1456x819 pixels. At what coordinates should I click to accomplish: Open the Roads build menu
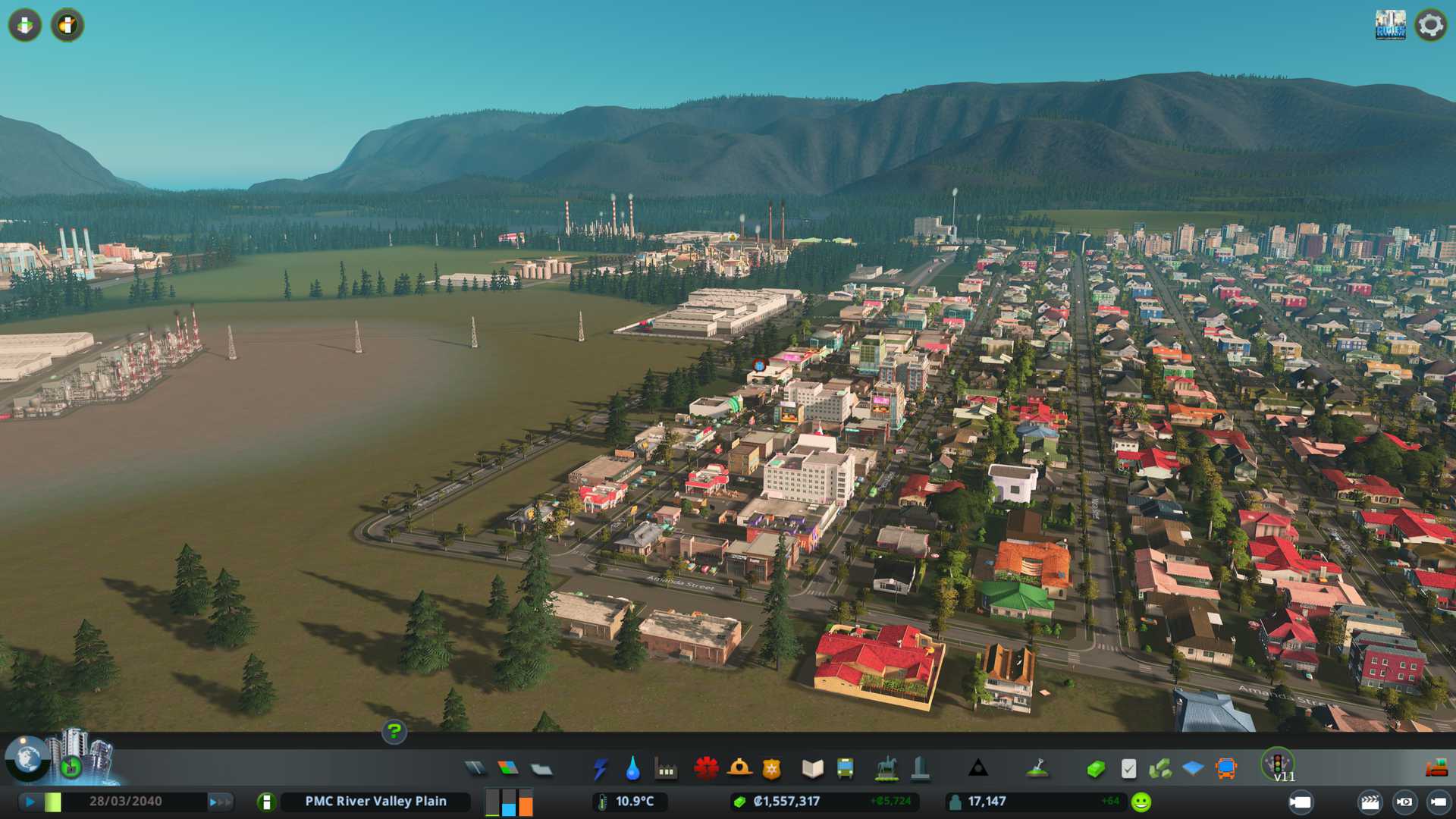click(475, 769)
